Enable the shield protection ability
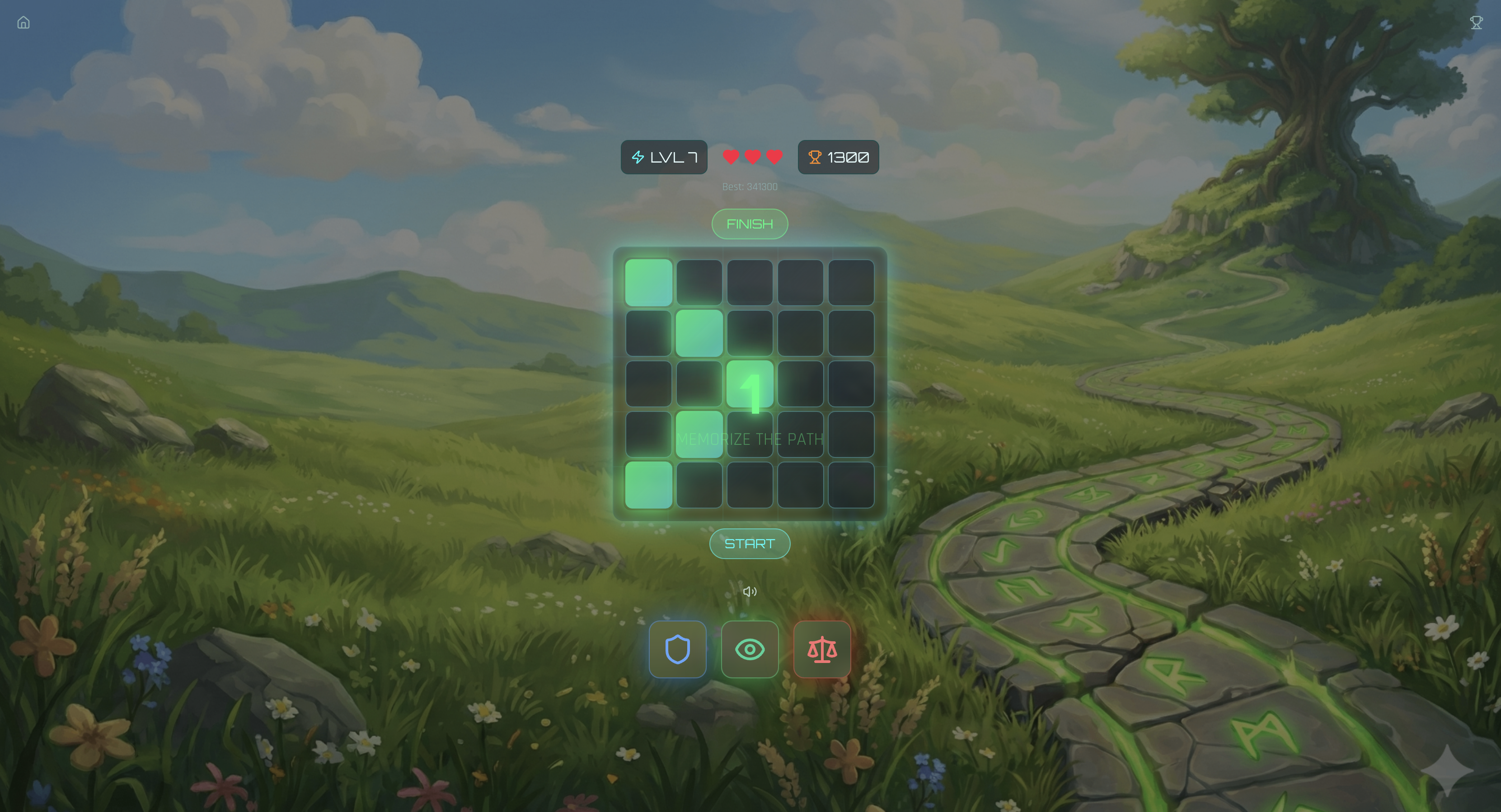This screenshot has width=1501, height=812. pyautogui.click(x=677, y=650)
